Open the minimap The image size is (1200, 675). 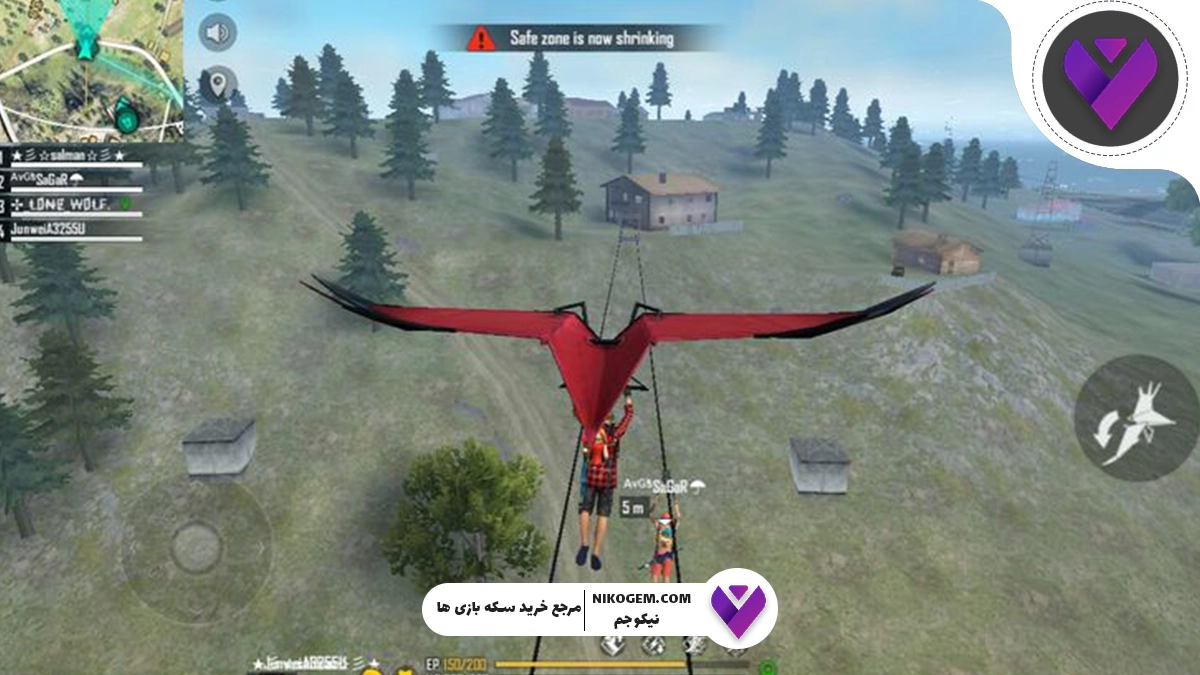90,68
